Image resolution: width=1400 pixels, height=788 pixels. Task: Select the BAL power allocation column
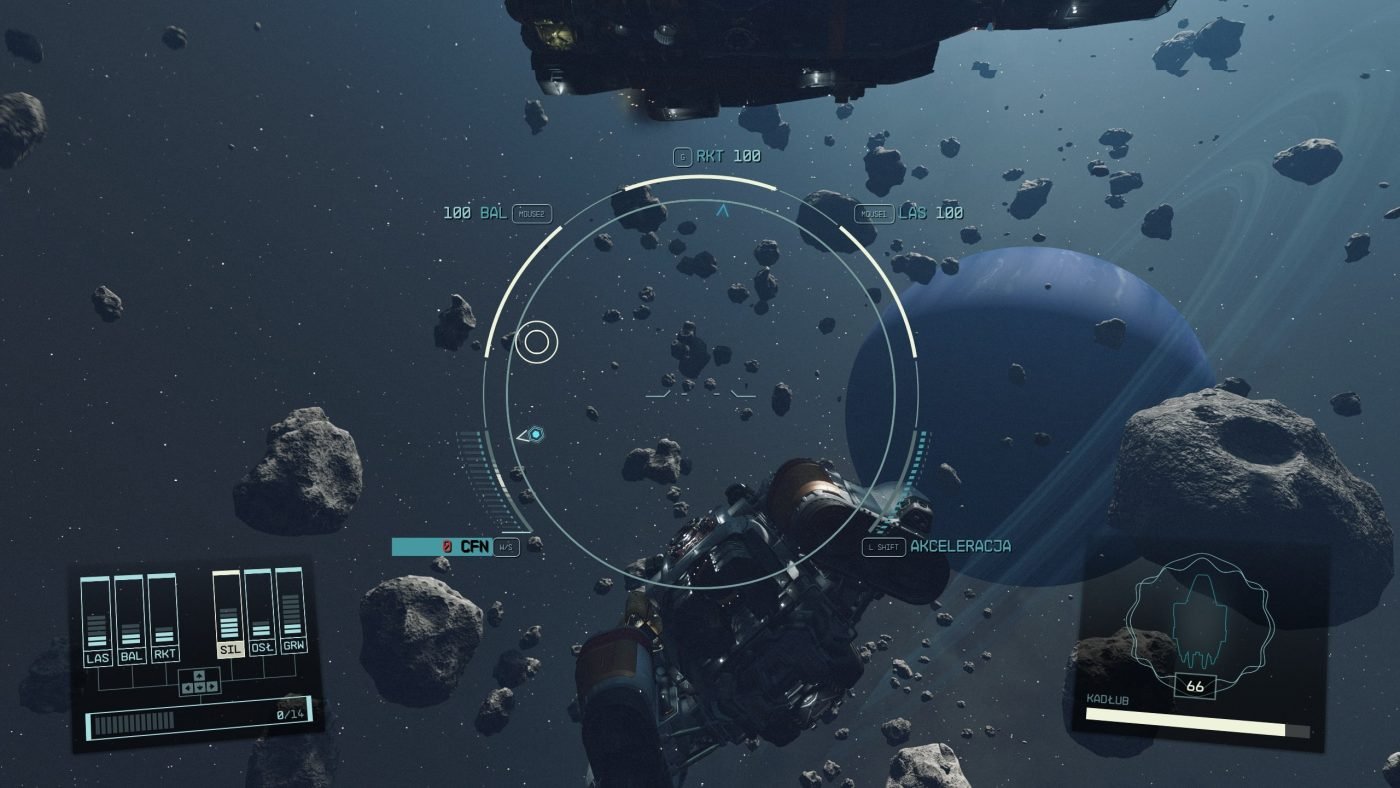(130, 620)
